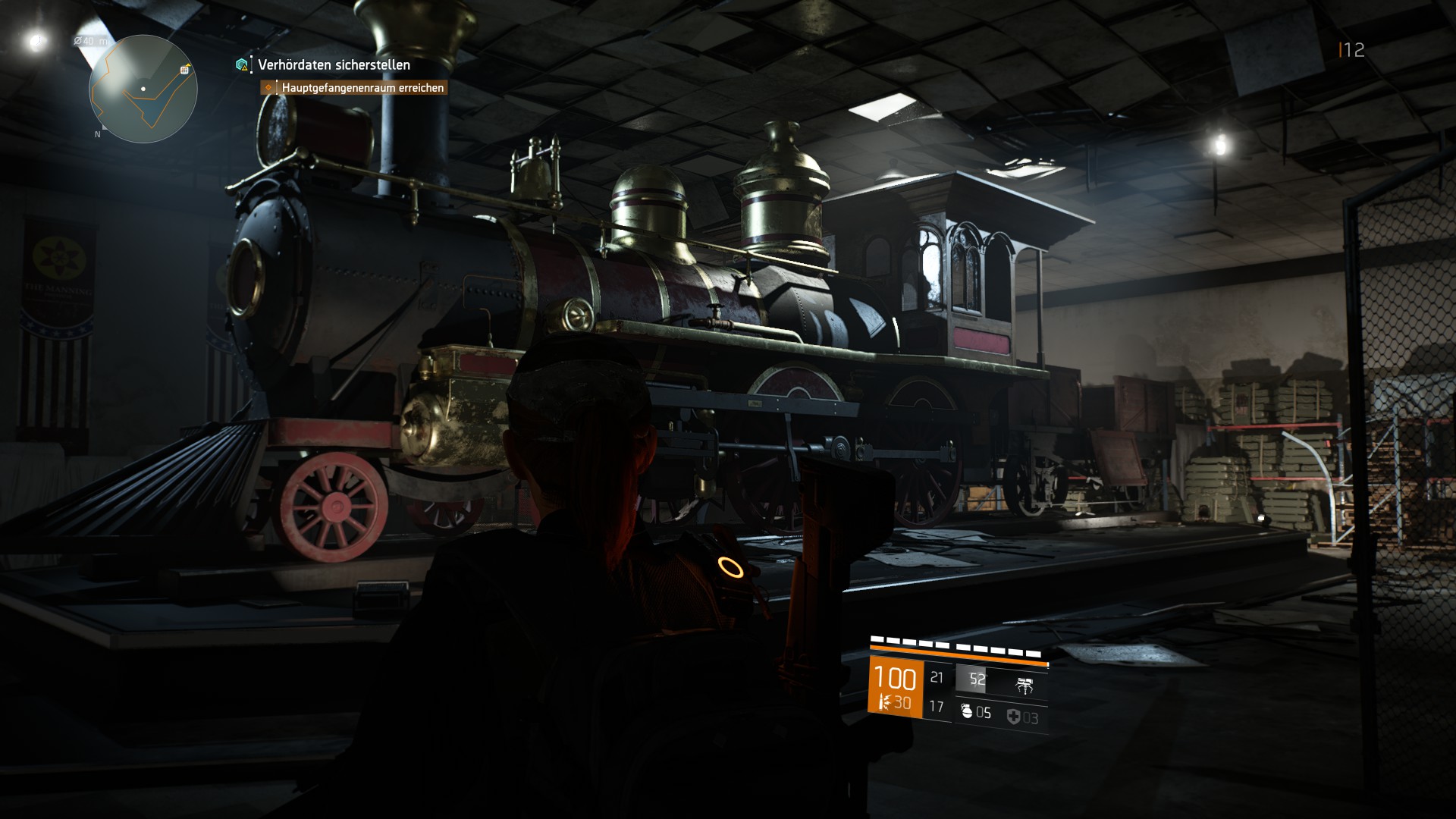Click the hexagonal mission icon beside Verhördaten sicherstellen

(240, 66)
